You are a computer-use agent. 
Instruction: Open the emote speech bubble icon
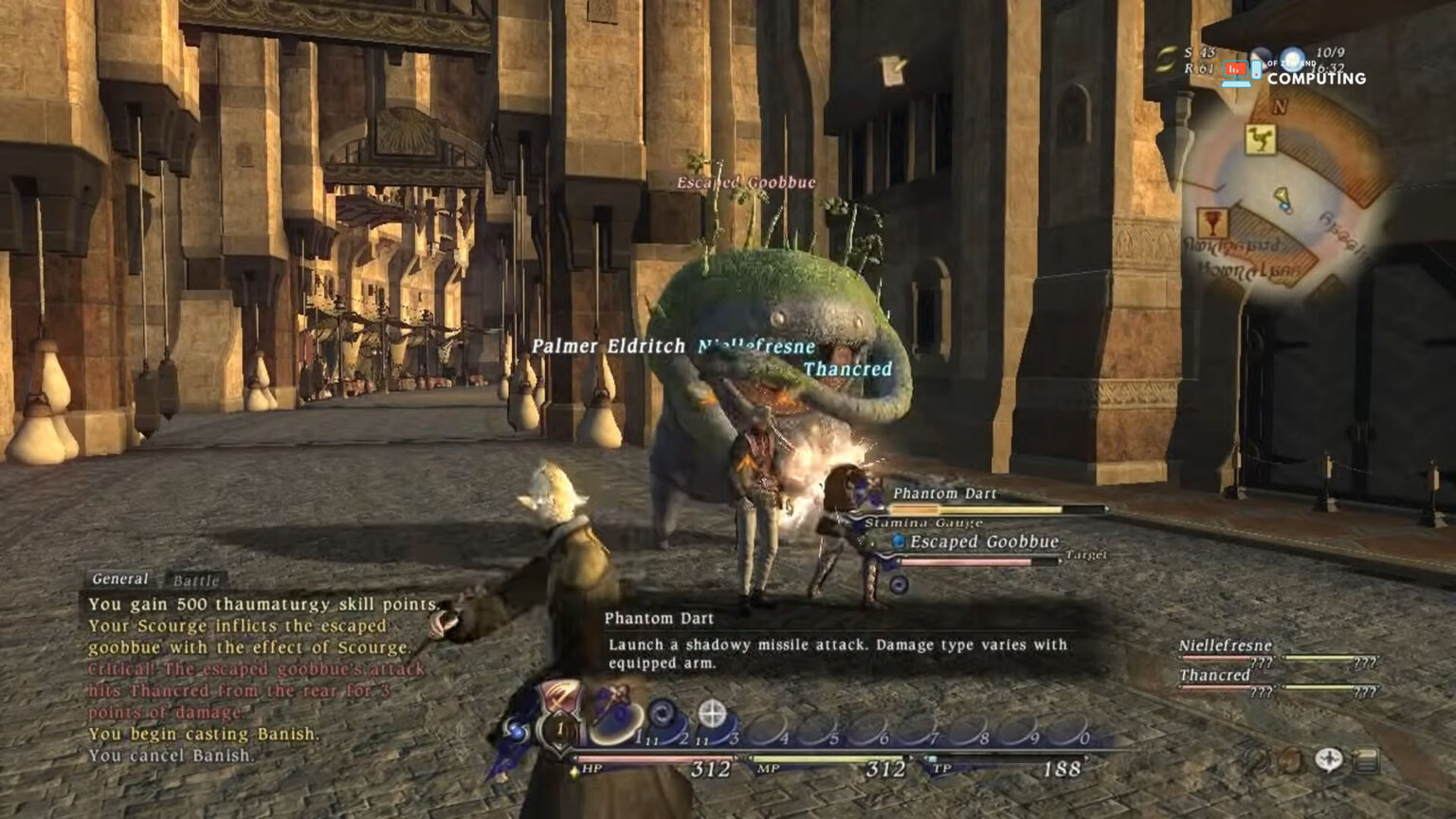(1328, 759)
